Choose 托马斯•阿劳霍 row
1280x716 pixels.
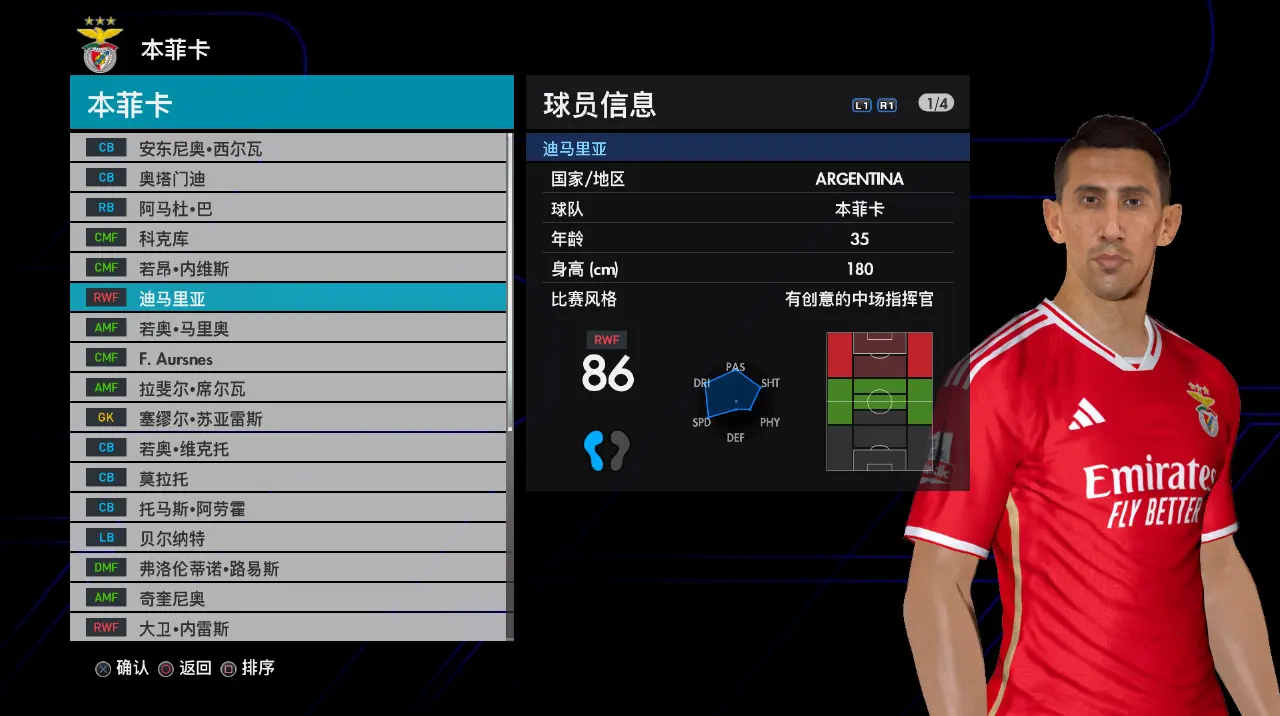[288, 508]
